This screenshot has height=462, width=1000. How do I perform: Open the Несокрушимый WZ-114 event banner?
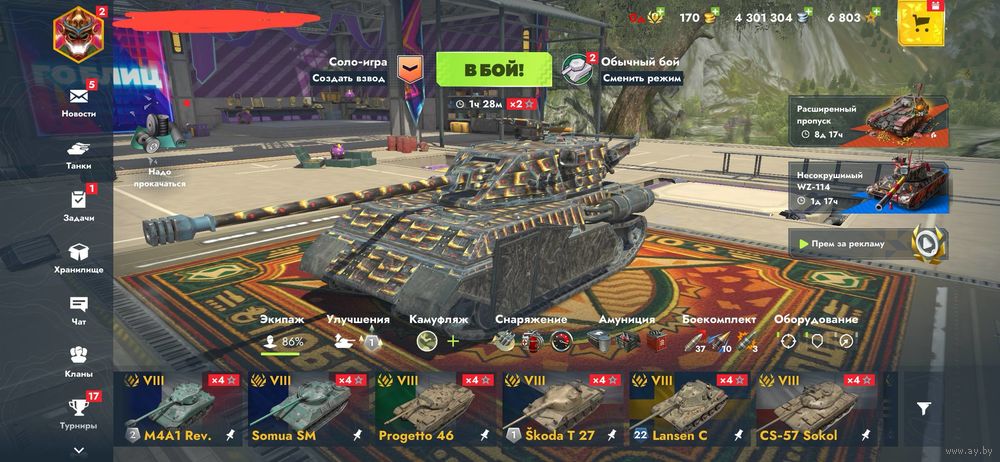tap(868, 185)
